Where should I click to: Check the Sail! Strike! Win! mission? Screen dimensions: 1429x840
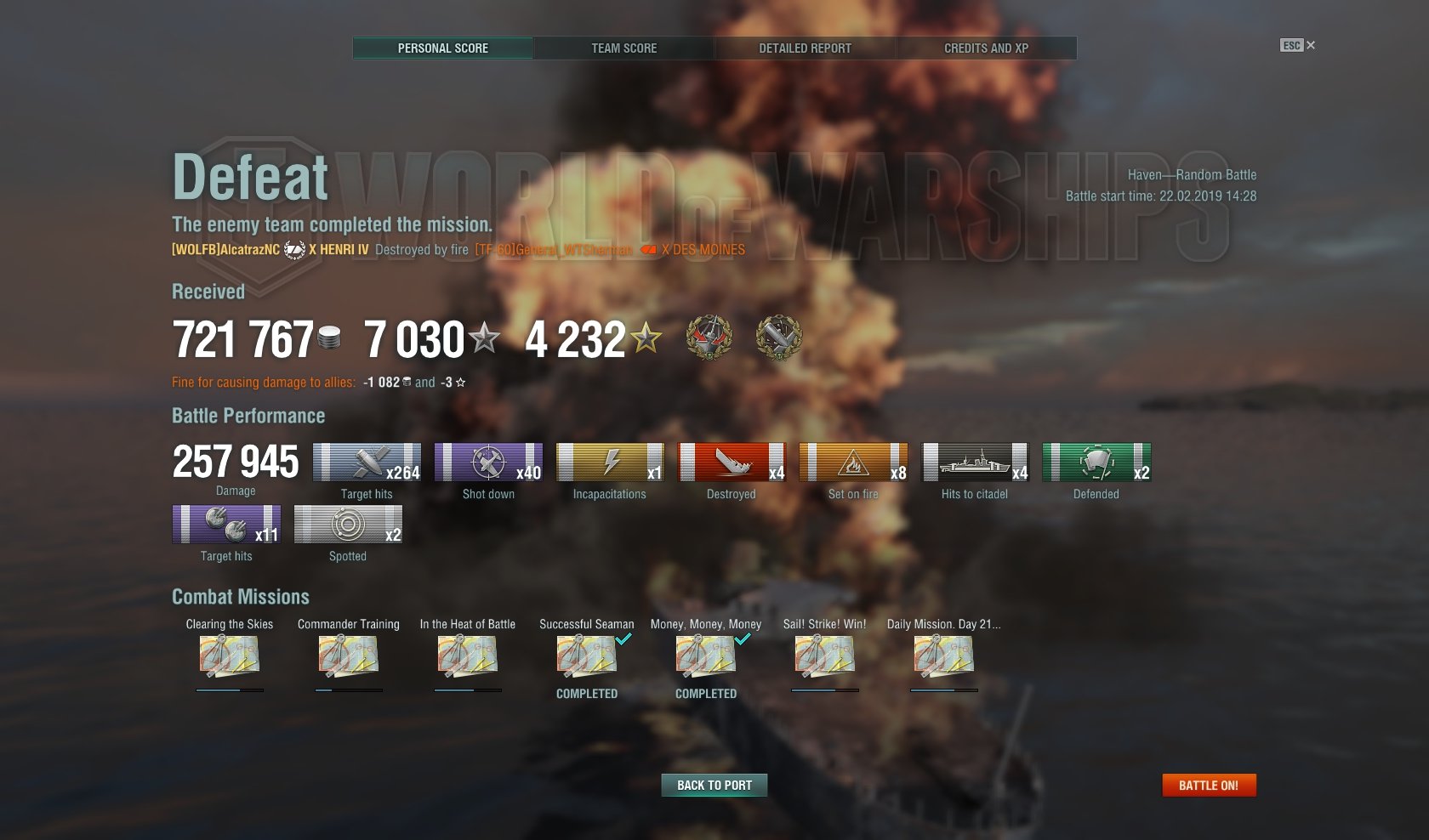click(825, 656)
